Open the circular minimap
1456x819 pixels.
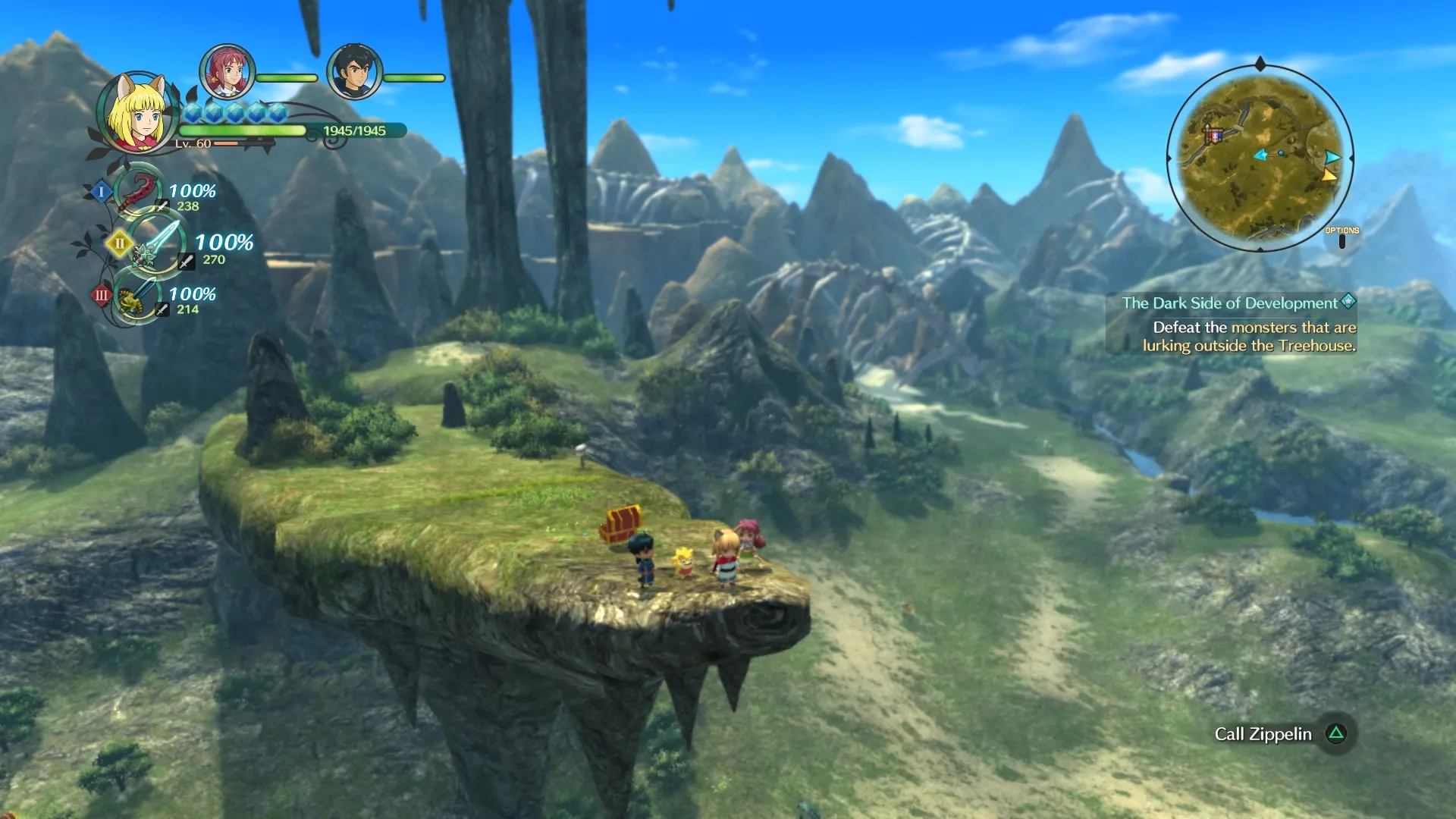coord(1260,158)
